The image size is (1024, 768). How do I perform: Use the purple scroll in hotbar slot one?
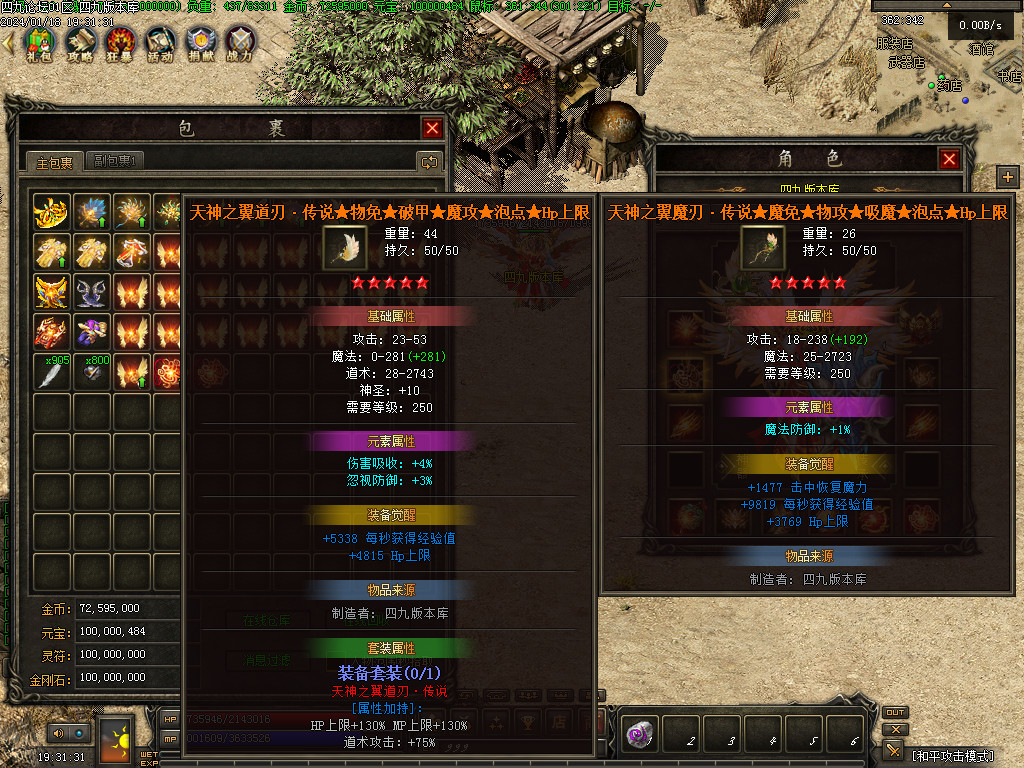click(x=638, y=735)
